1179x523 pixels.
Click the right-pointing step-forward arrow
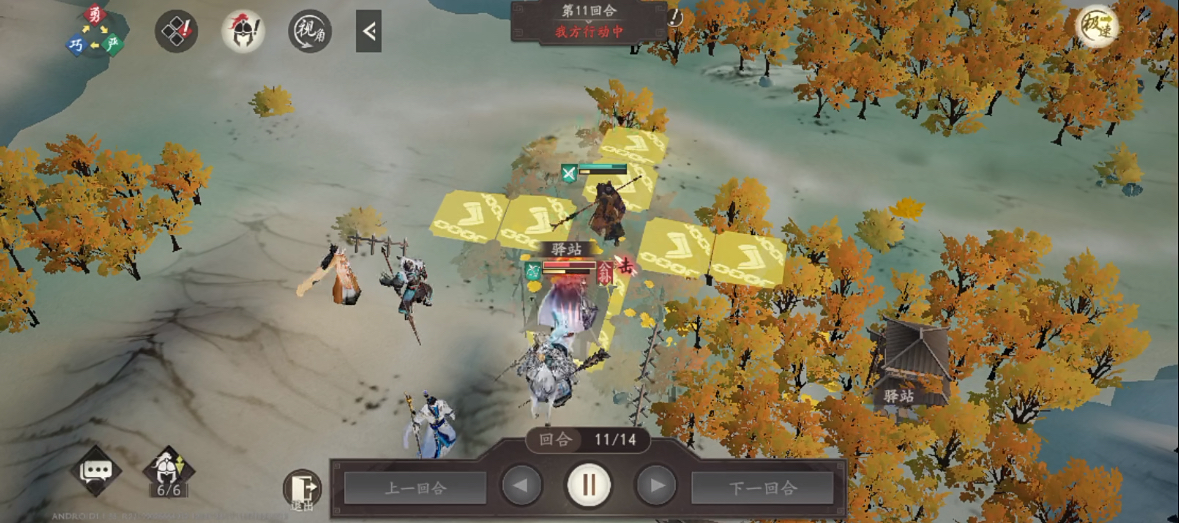point(656,486)
